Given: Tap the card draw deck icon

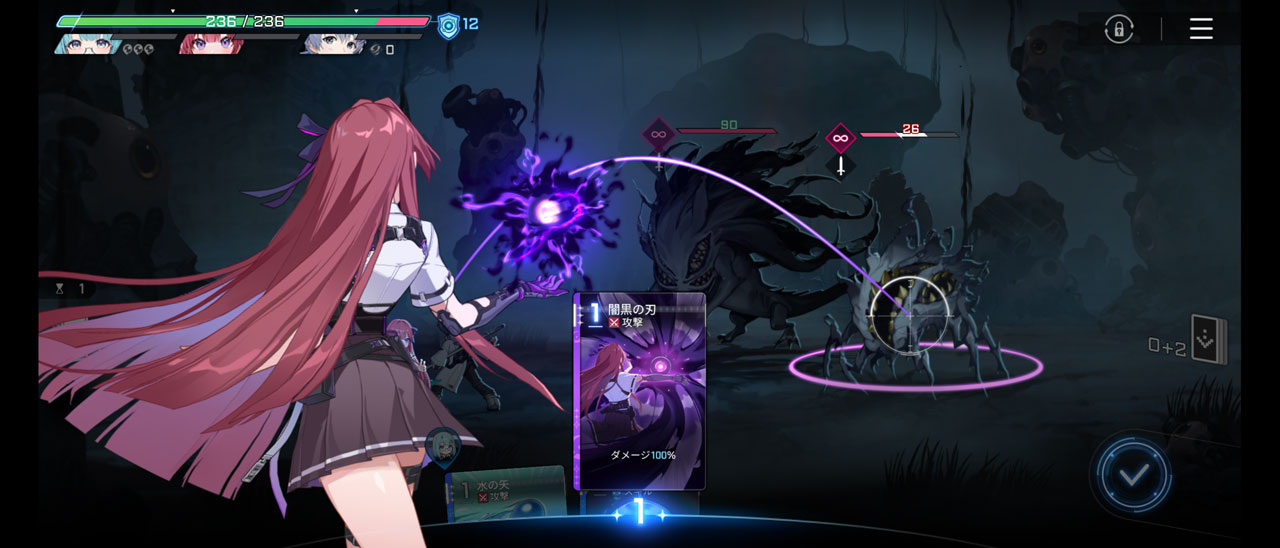Looking at the screenshot, I should pos(1207,342).
